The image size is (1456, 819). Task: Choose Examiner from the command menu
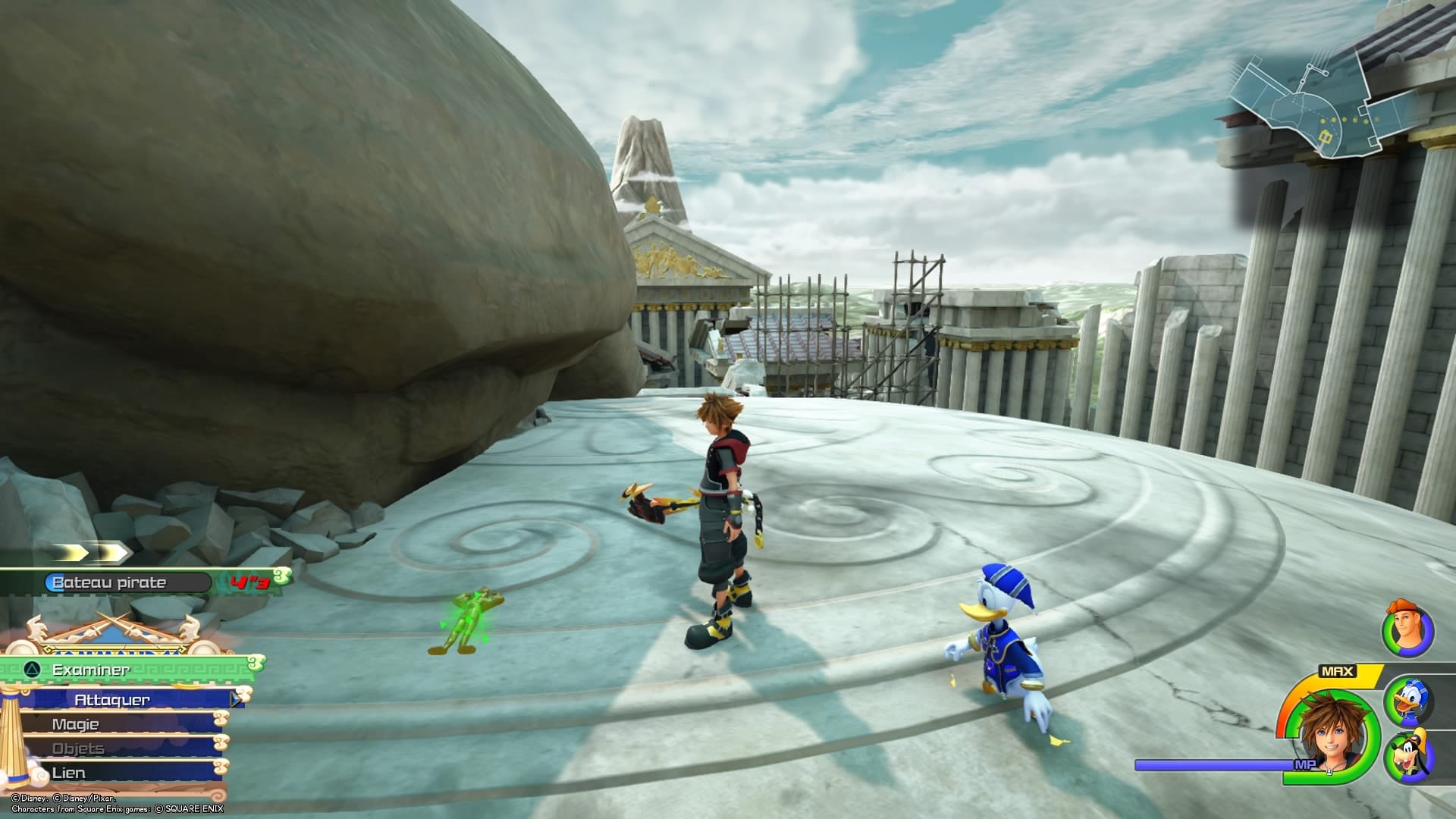pyautogui.click(x=91, y=670)
